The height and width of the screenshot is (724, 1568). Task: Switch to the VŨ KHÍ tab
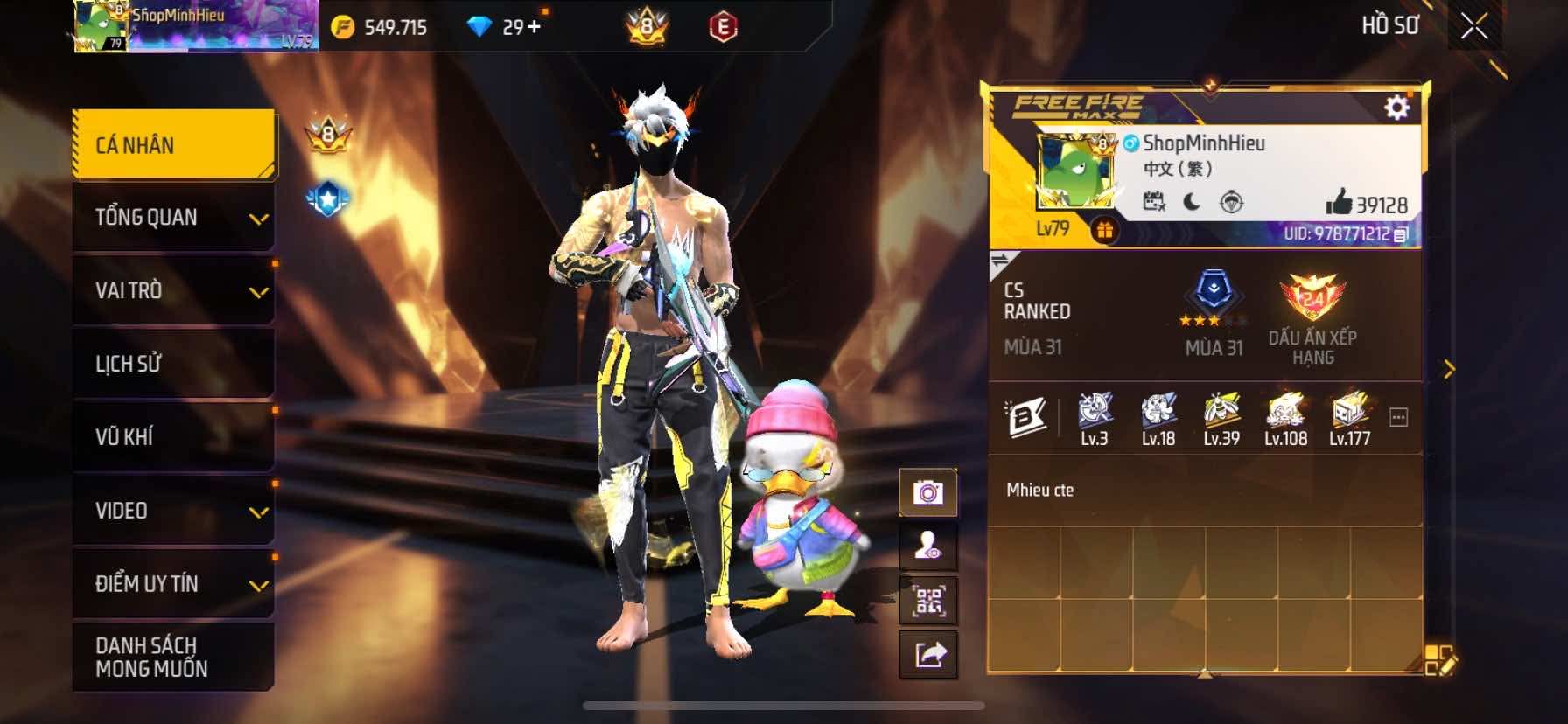point(173,436)
